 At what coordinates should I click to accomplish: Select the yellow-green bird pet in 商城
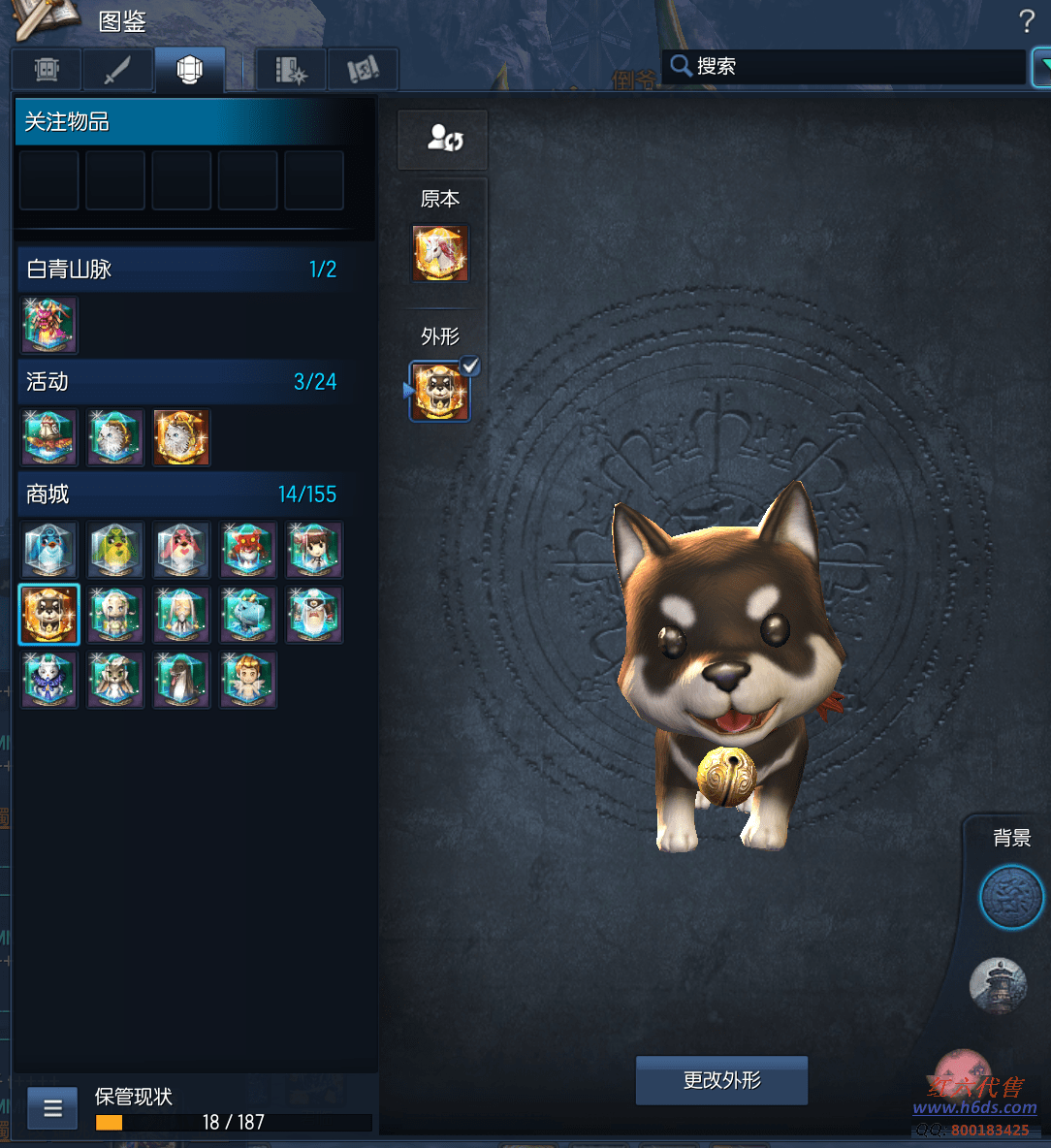tap(115, 550)
